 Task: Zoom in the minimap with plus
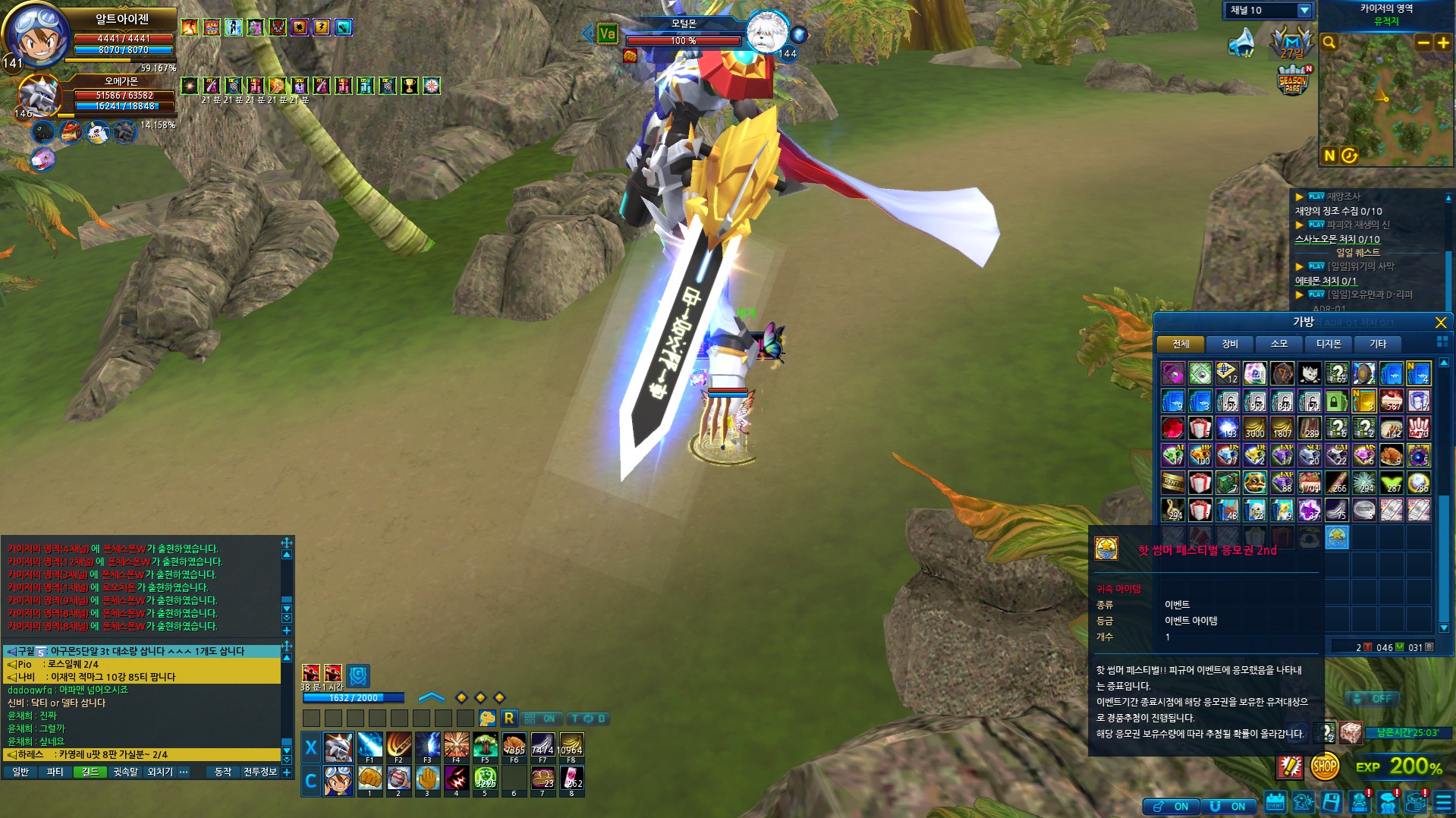(1443, 43)
